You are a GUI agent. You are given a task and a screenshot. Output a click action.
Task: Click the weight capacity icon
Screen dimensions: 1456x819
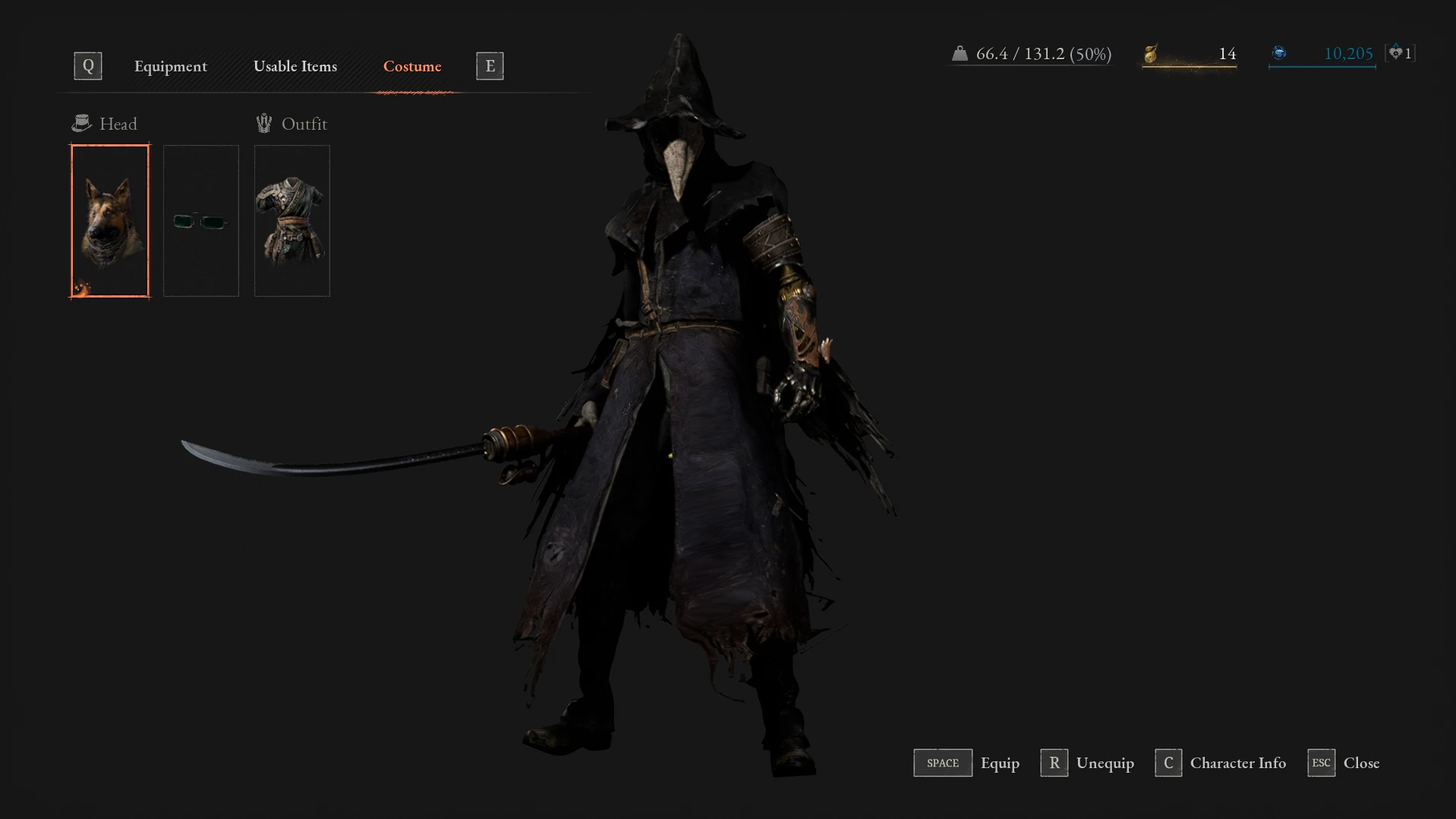961,53
